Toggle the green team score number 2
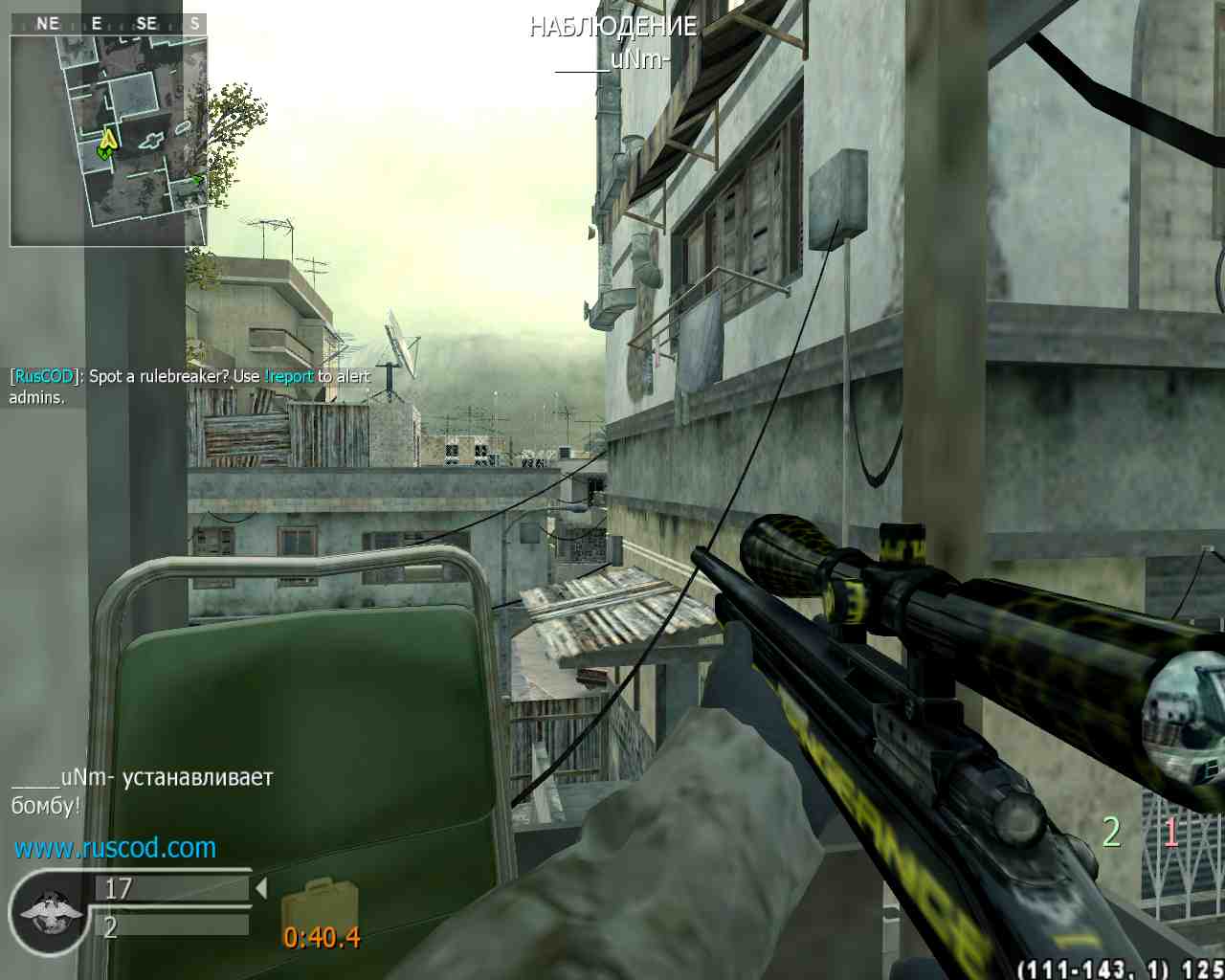The width and height of the screenshot is (1225, 980). tap(1110, 831)
